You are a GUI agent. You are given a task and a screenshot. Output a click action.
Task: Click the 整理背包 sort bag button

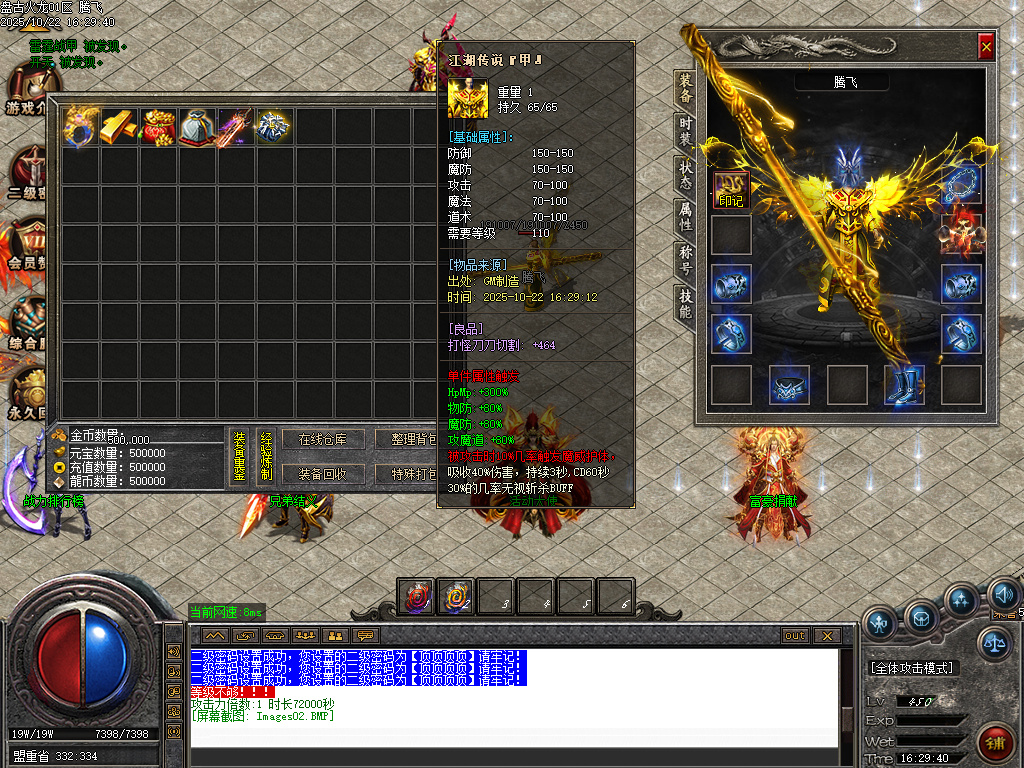407,439
